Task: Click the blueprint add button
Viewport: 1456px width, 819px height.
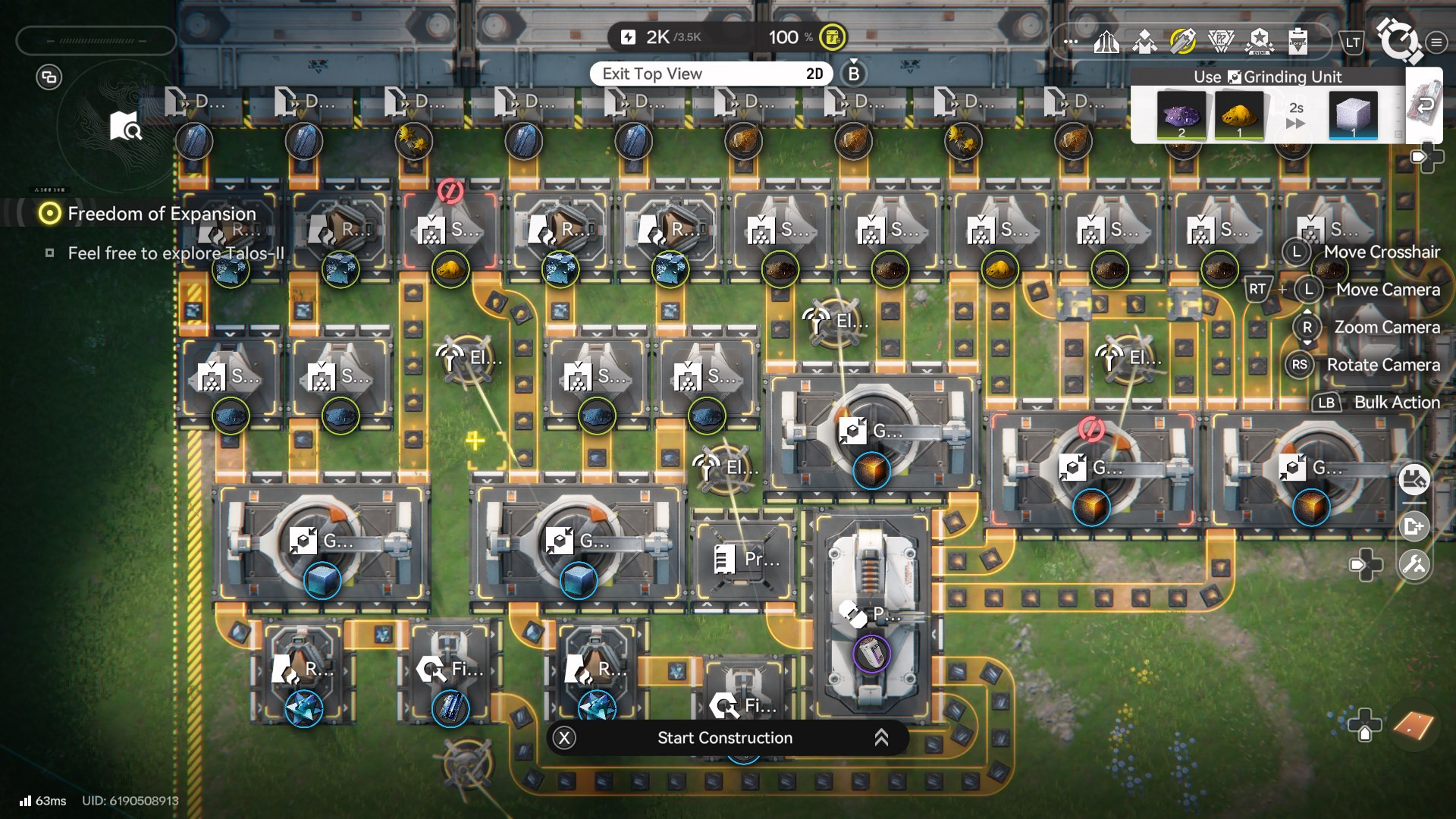Action: tap(1414, 526)
